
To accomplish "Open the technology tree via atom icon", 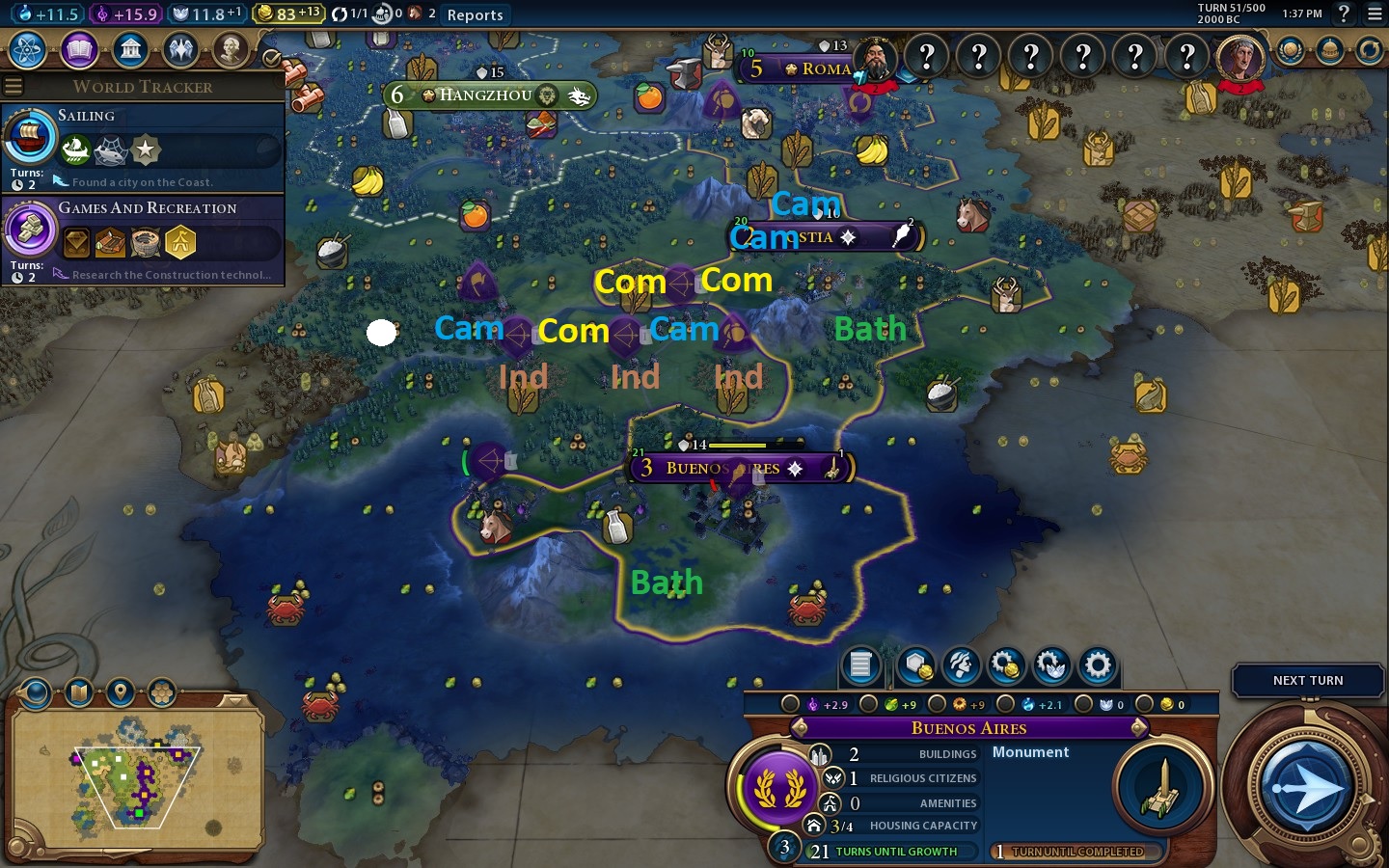I will coord(28,50).
